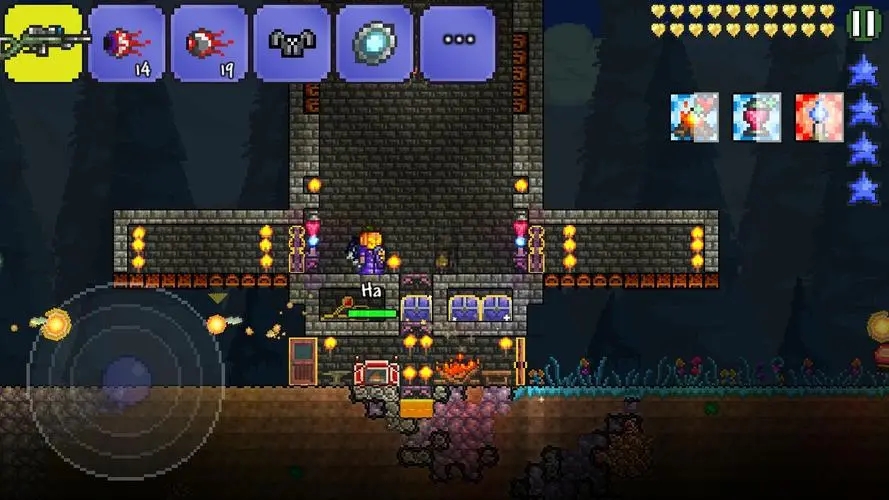
Task: Pause the game with the green button
Action: click(862, 24)
